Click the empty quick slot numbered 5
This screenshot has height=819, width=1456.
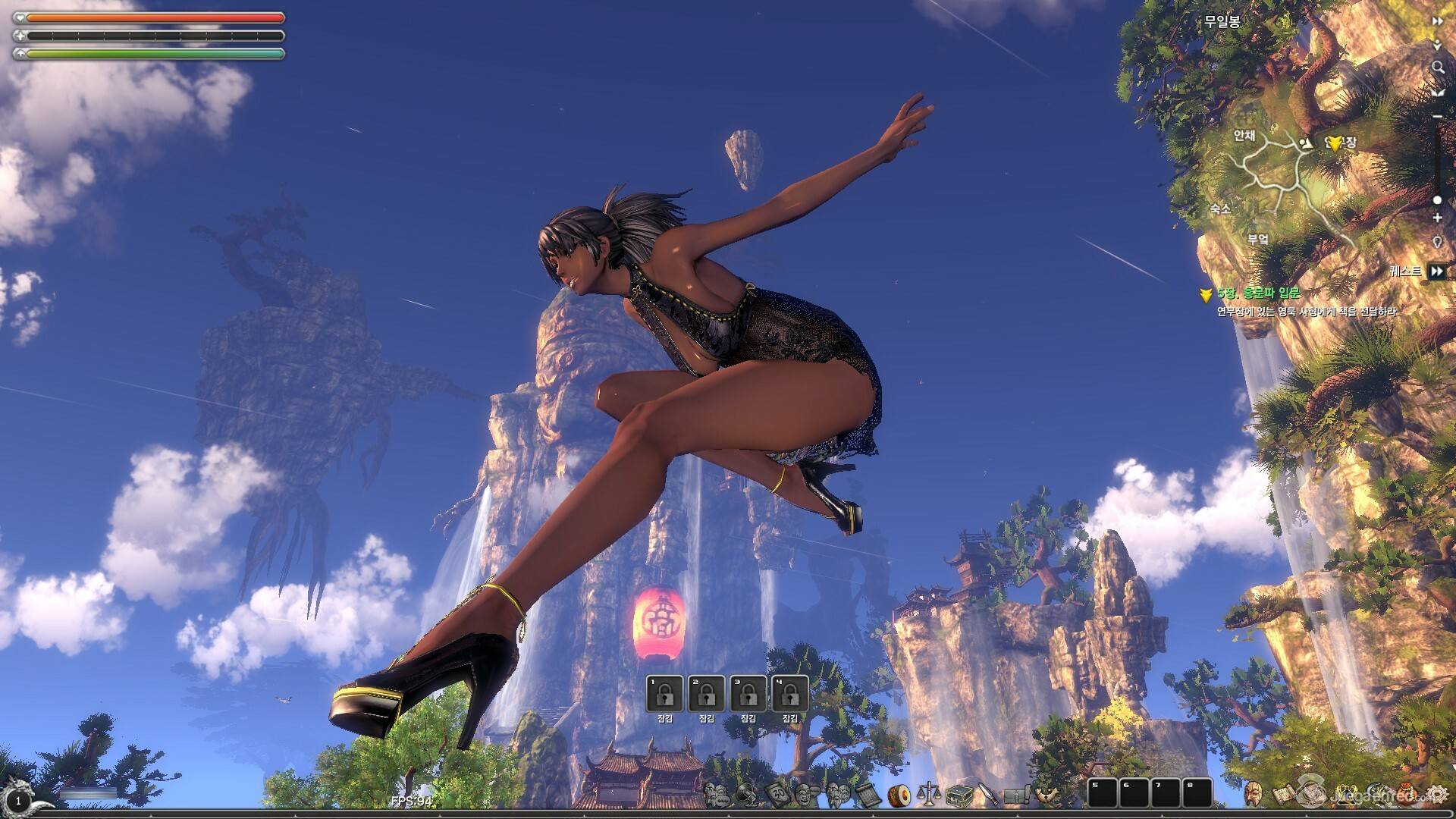point(1103,792)
